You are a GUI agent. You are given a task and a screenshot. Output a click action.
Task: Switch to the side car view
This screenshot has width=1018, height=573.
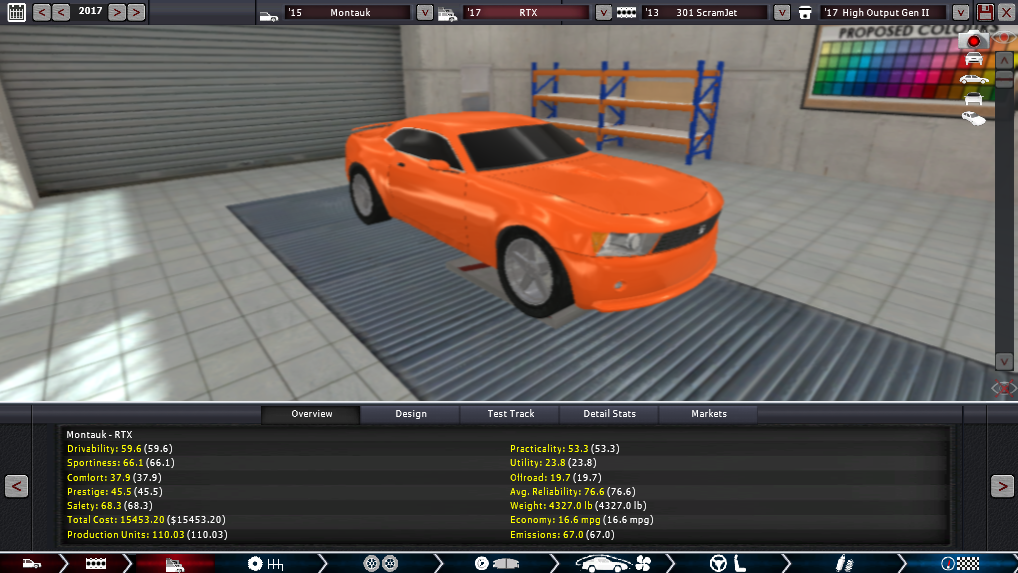point(973,79)
